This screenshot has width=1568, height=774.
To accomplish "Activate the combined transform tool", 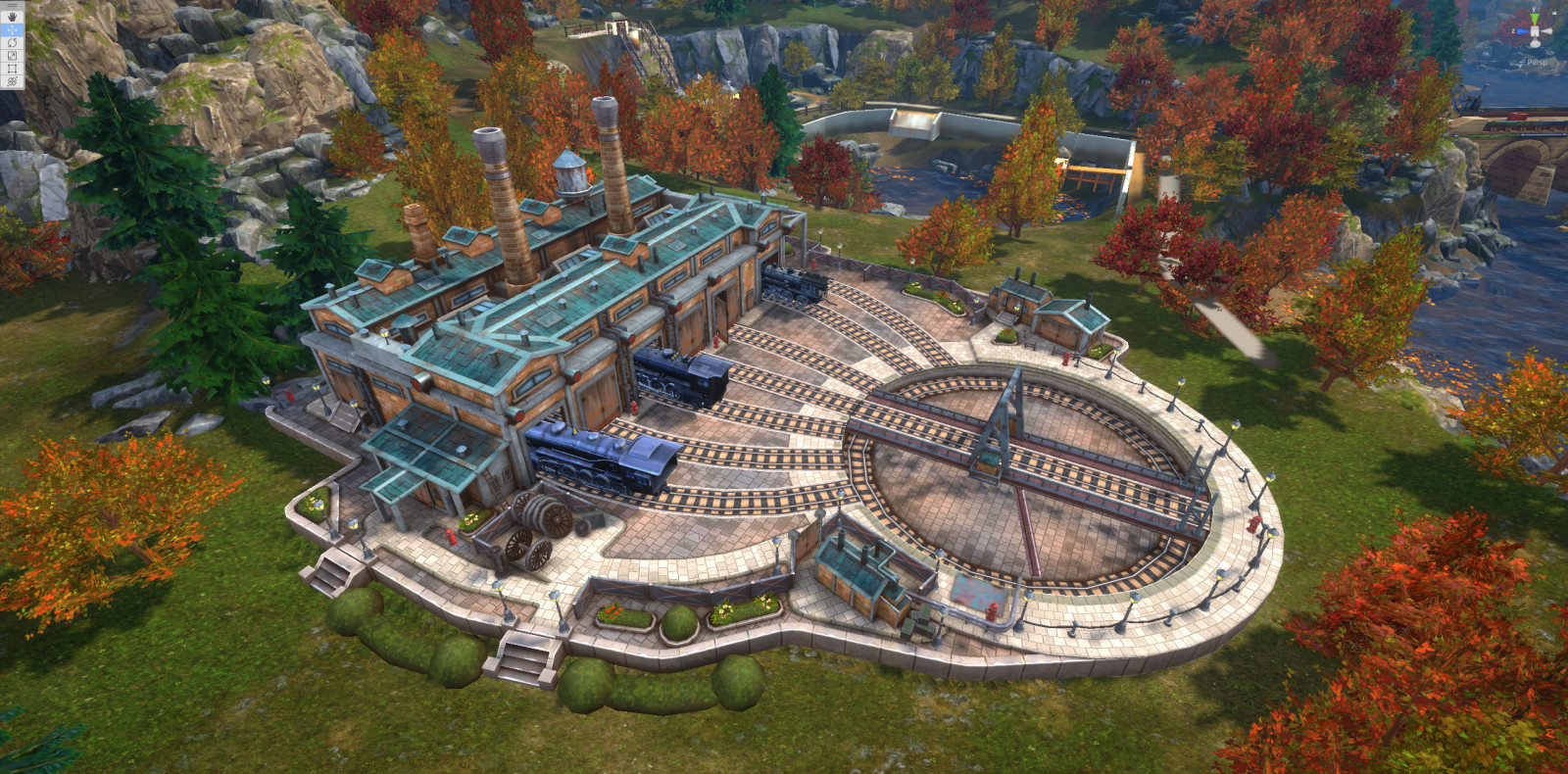I will [x=12, y=81].
